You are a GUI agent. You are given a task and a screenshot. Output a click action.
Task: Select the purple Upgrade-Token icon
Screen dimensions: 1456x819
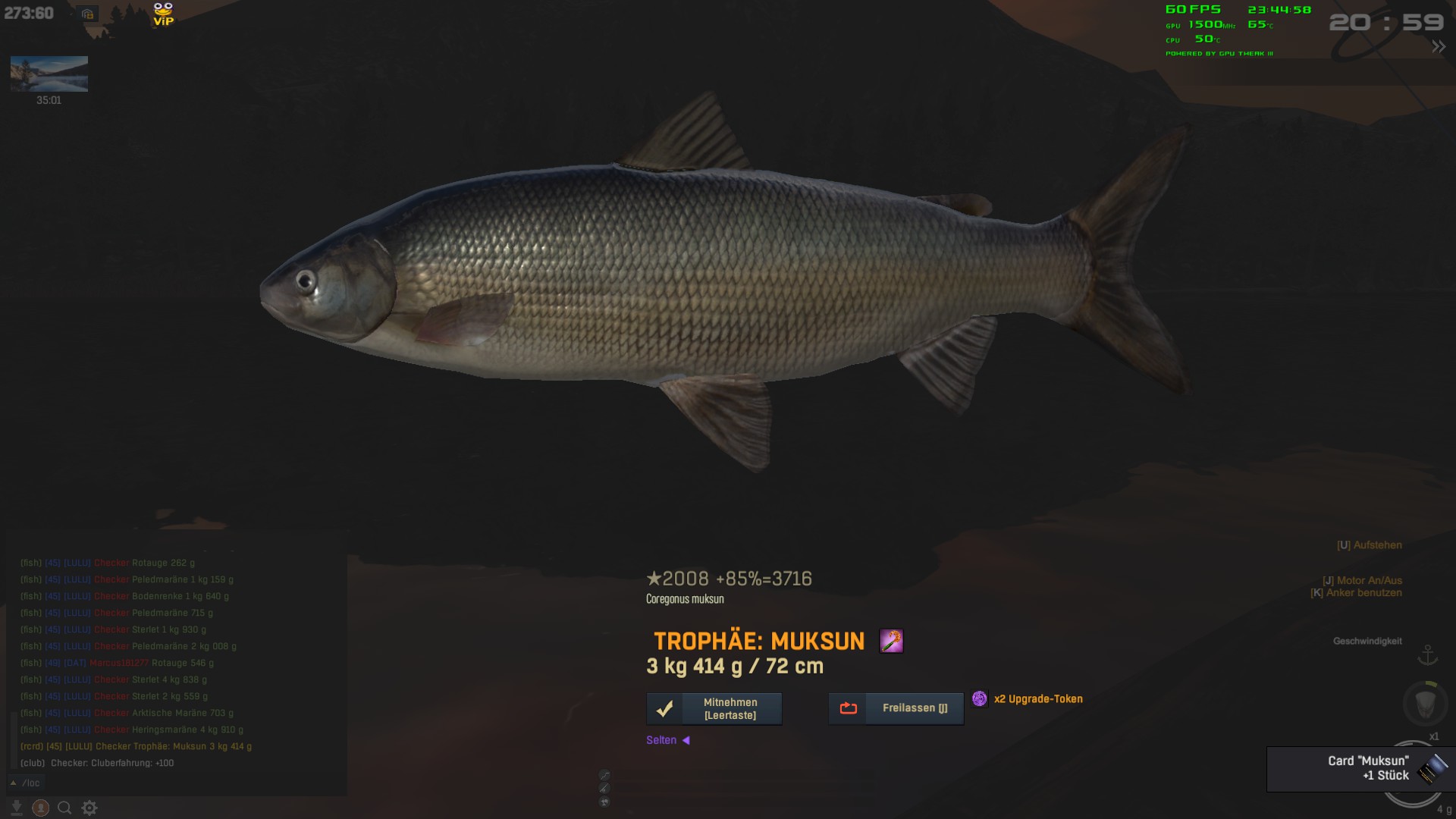point(980,699)
